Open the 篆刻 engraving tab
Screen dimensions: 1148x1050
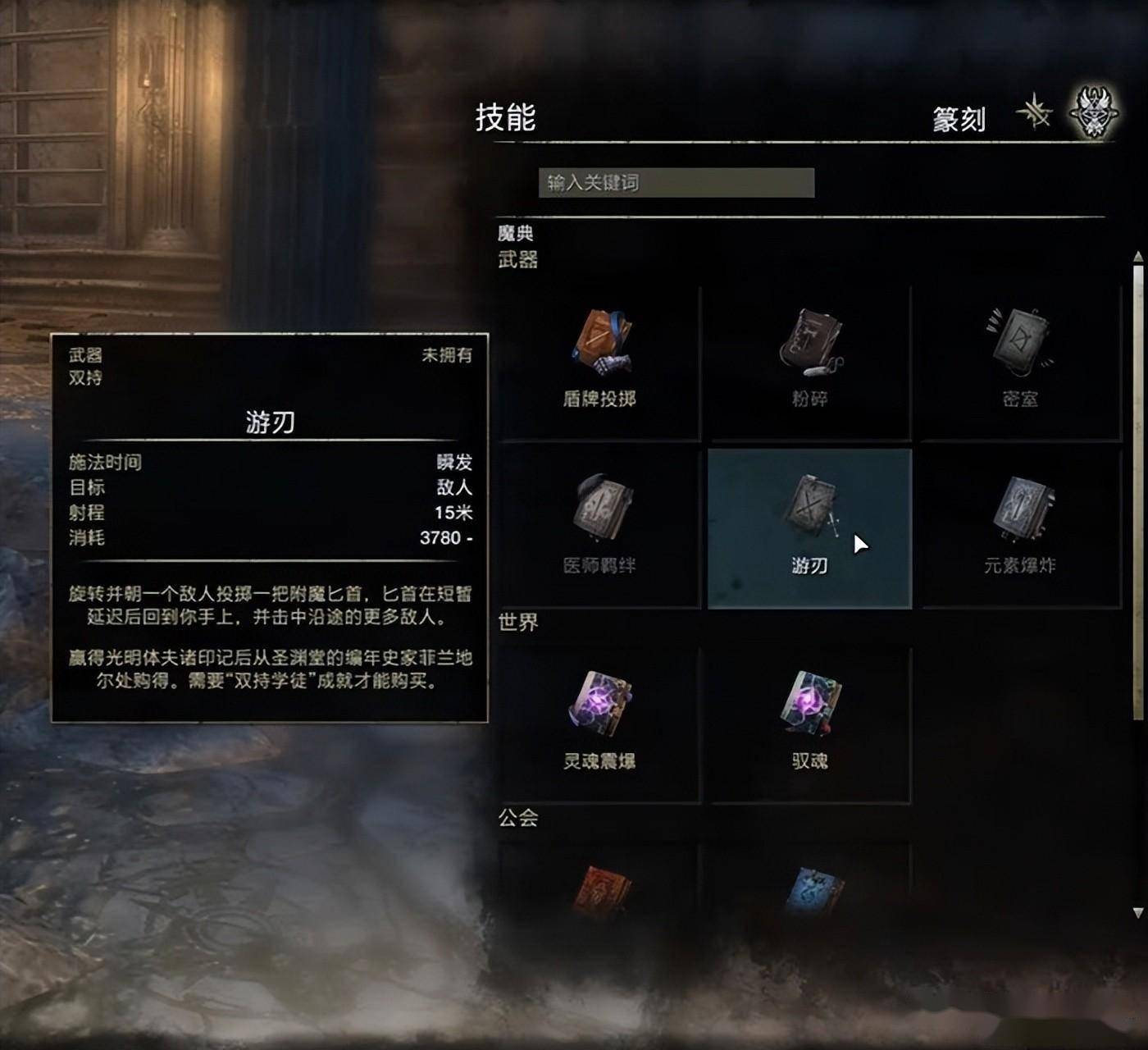pos(959,120)
